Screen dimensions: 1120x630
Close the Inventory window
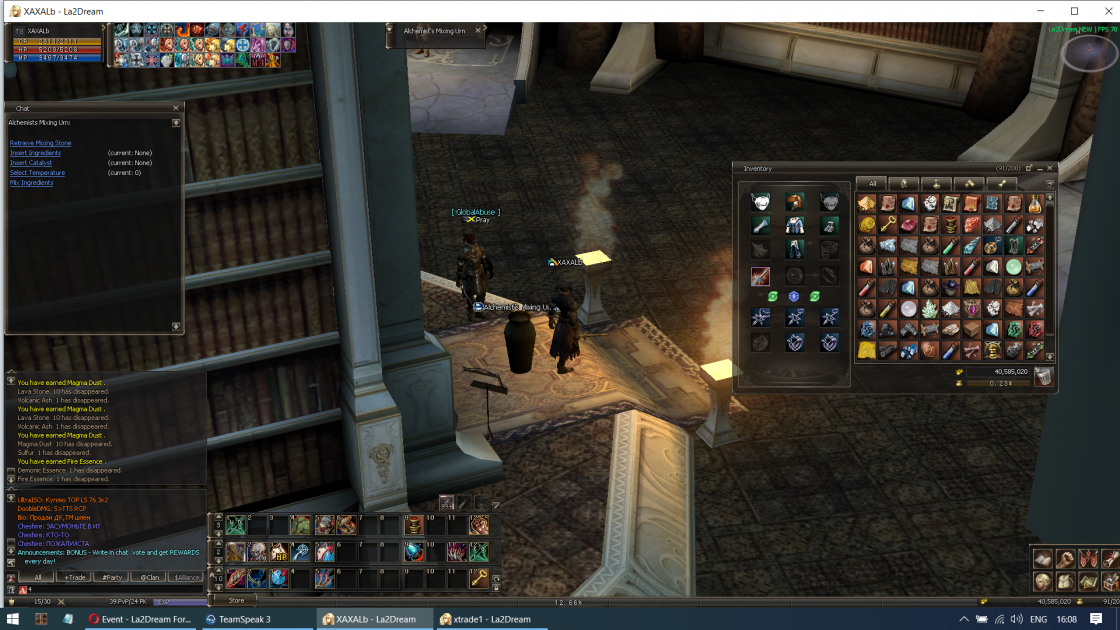tap(1049, 168)
